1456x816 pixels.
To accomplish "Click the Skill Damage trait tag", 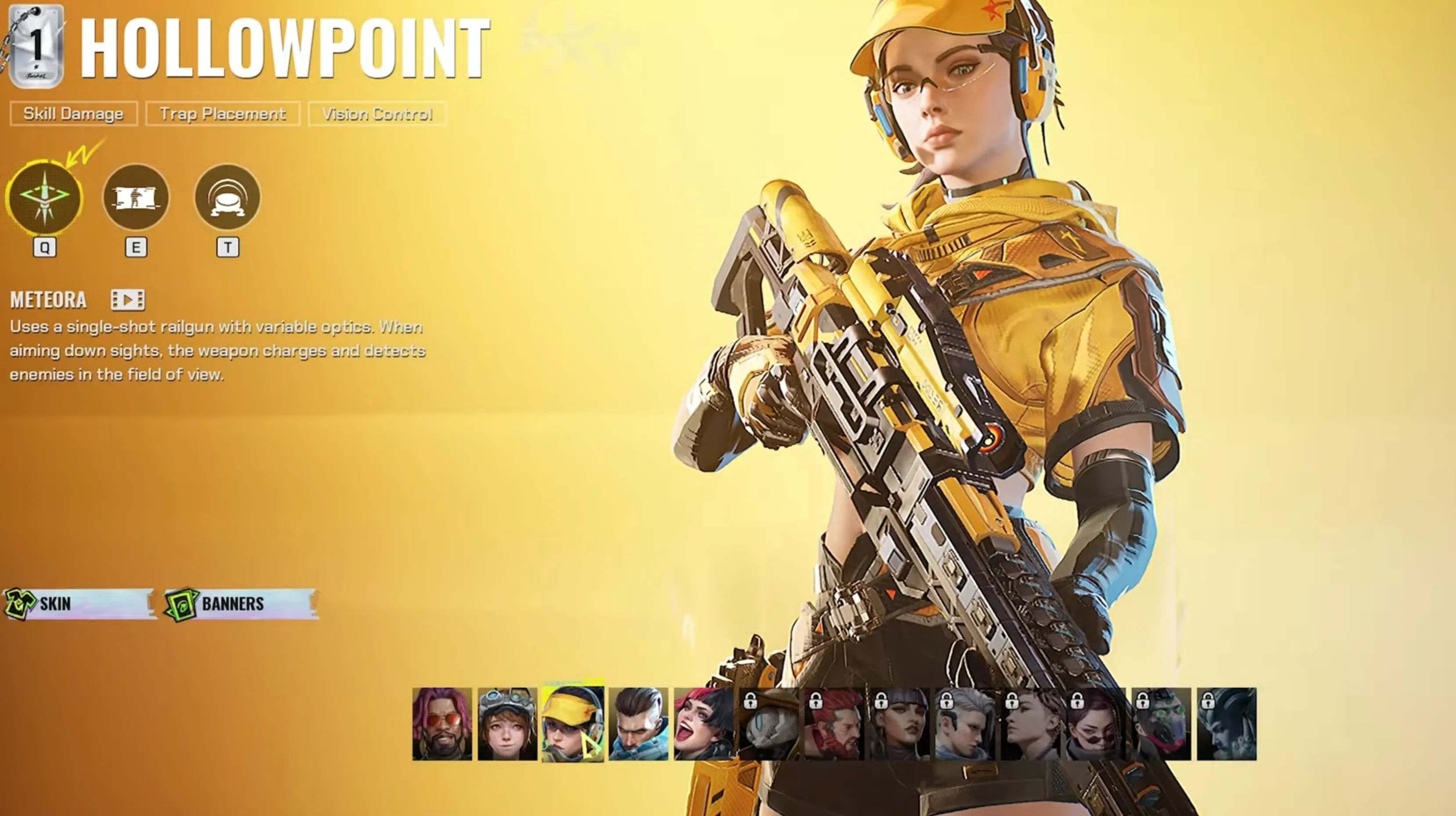I will coord(73,114).
